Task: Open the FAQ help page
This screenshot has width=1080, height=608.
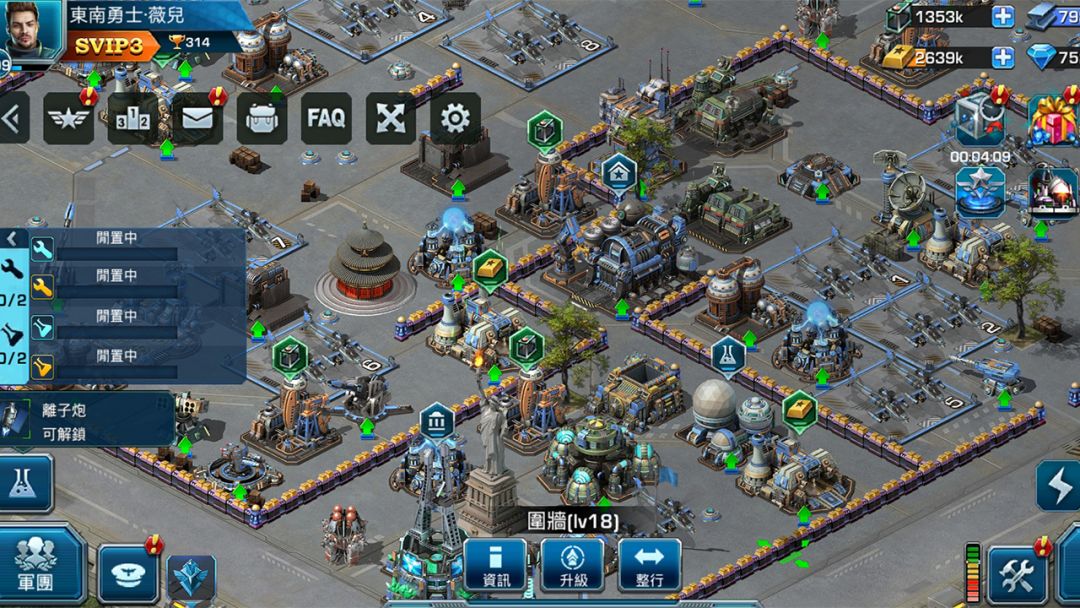Action: (326, 119)
